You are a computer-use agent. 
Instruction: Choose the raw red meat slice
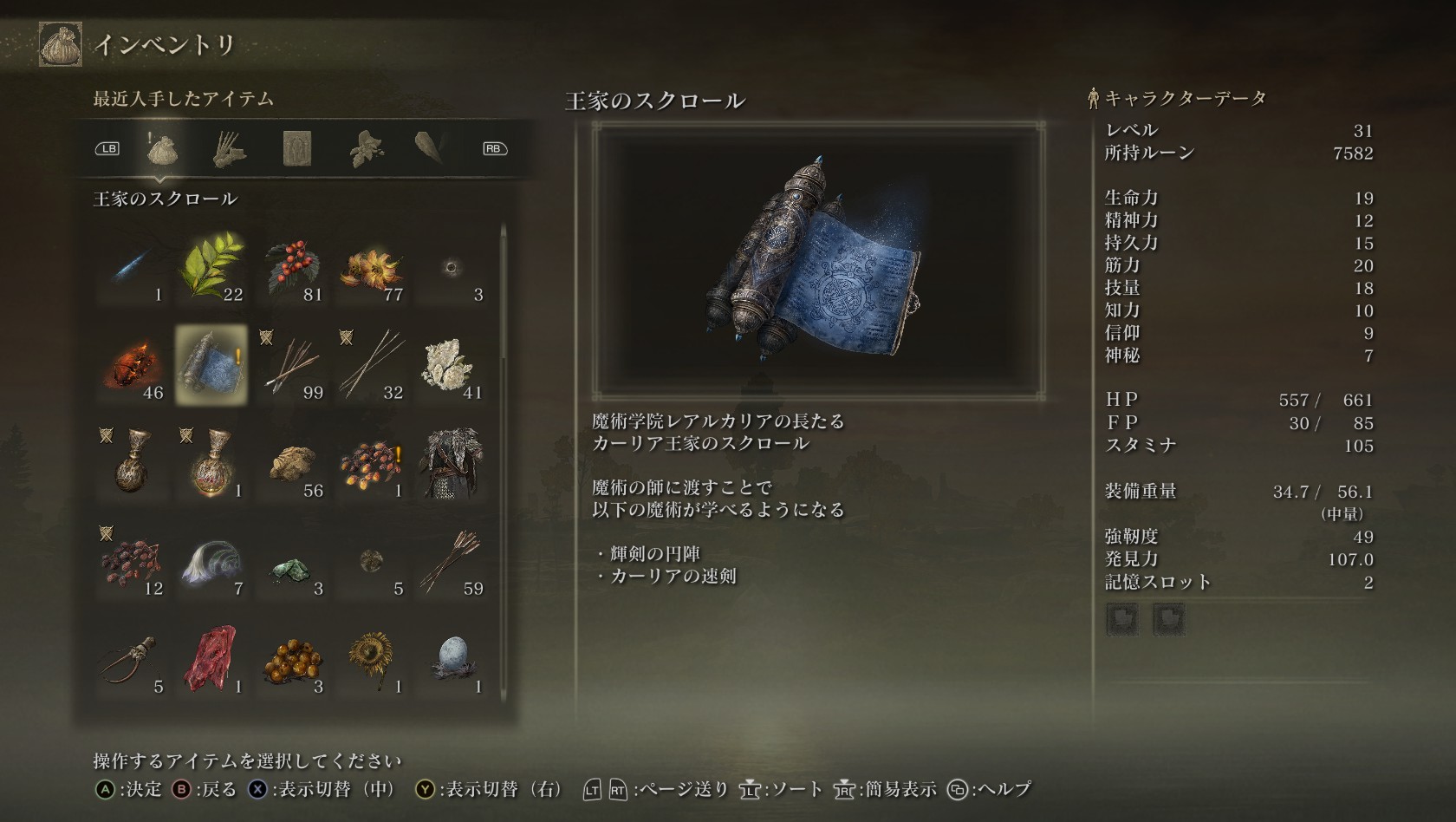(211, 659)
